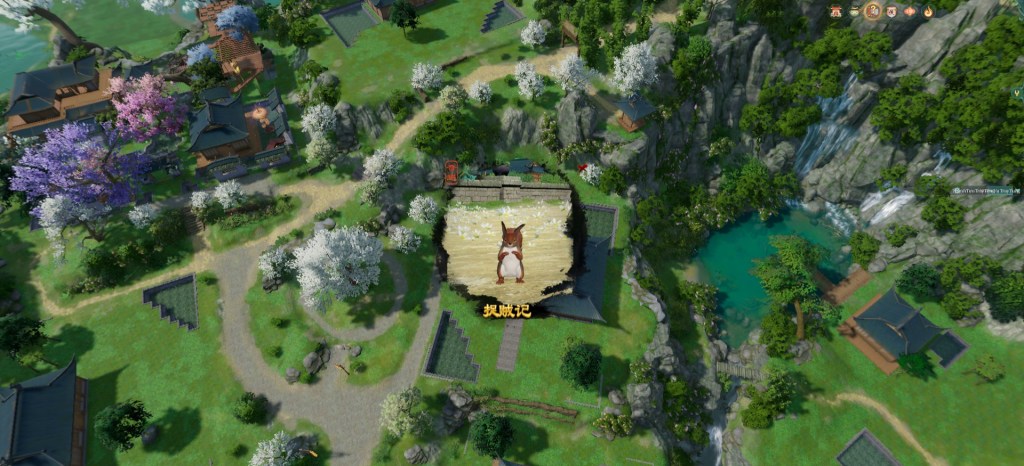The width and height of the screenshot is (1024, 466).
Task: Open the squirrel event card 捉贼记
Action: (508, 255)
